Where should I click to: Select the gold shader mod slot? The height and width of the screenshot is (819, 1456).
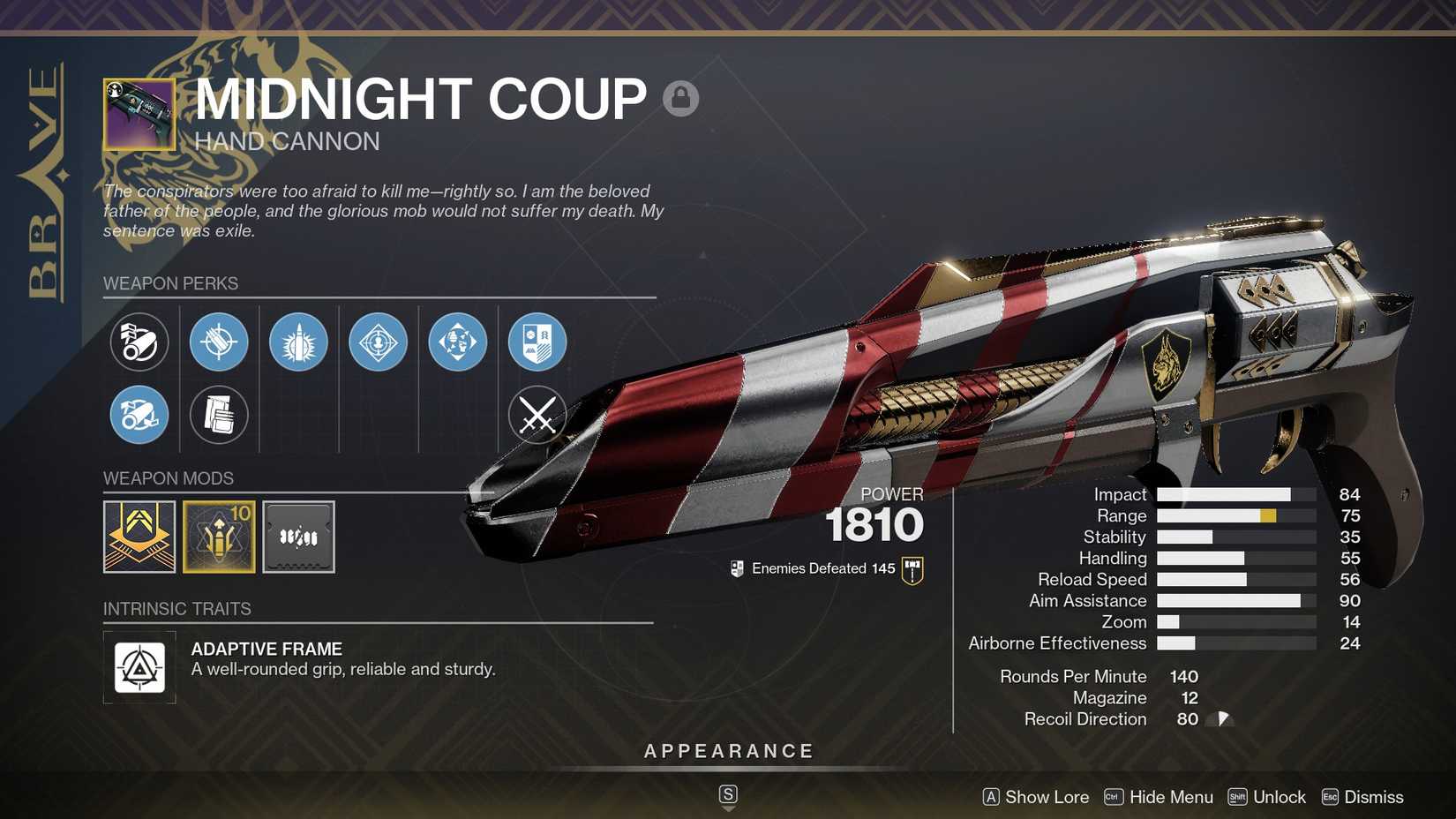pos(139,536)
